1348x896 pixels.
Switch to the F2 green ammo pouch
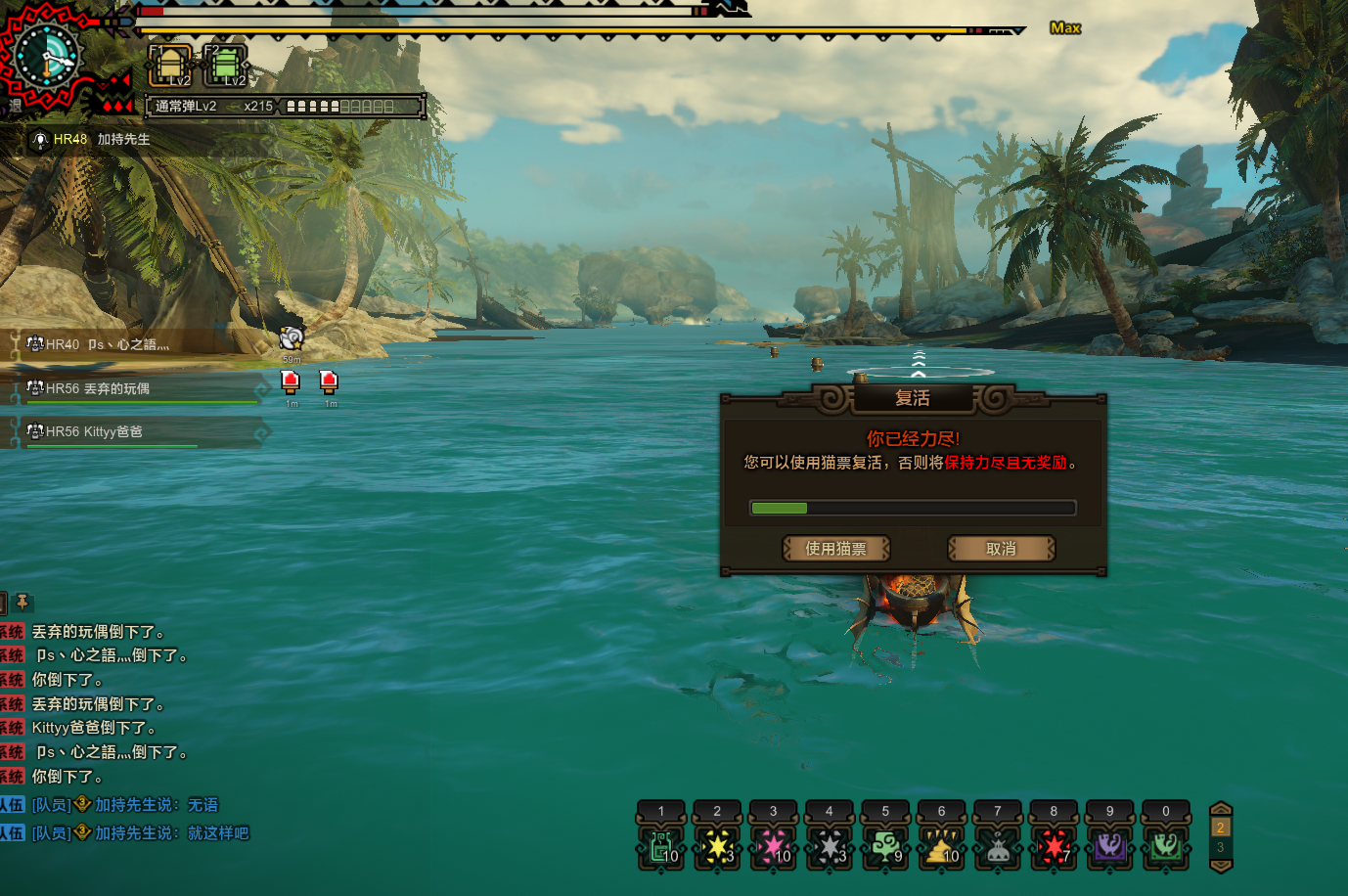point(225,66)
